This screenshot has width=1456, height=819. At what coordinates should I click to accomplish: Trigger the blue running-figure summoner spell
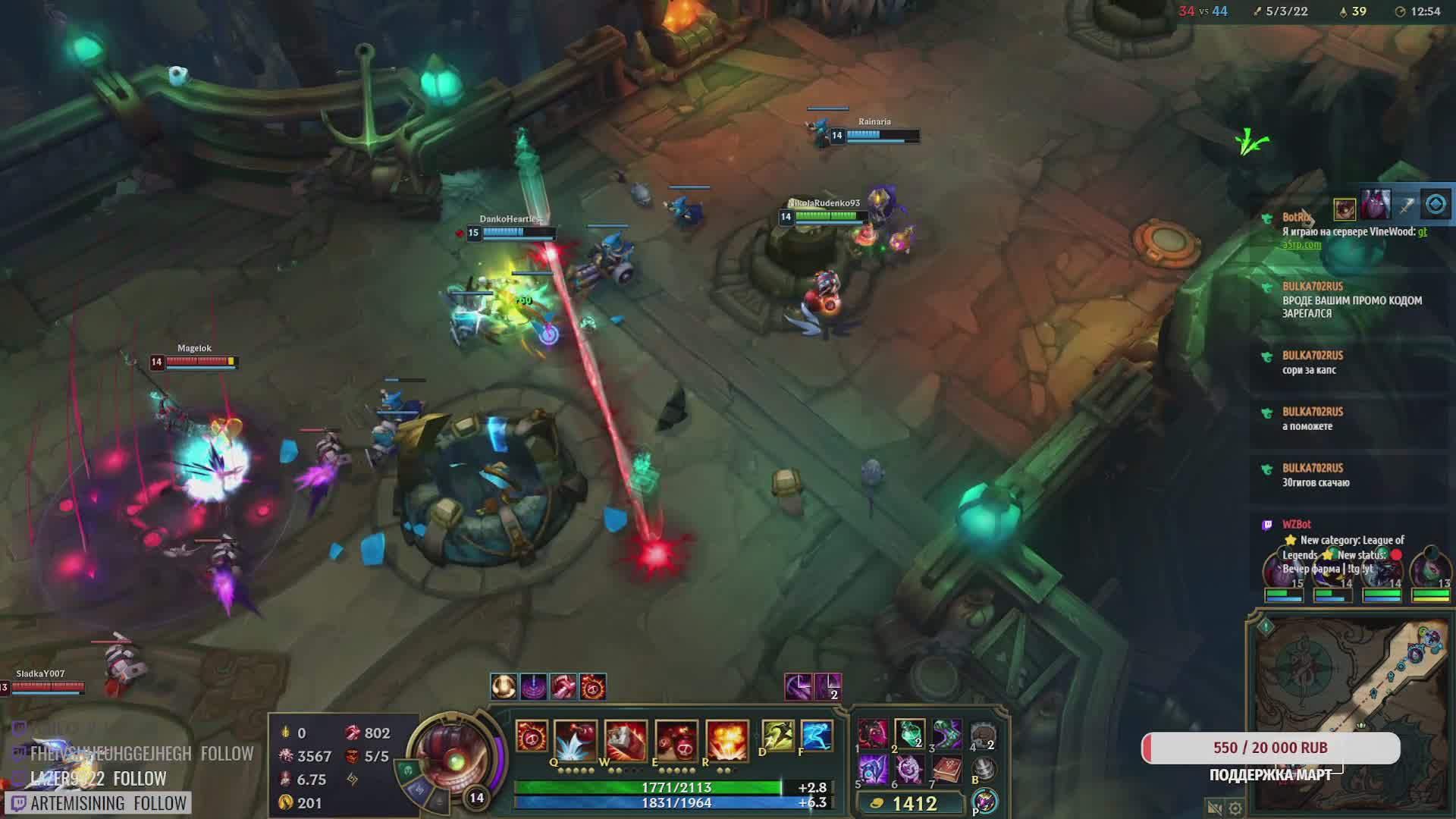pyautogui.click(x=816, y=736)
